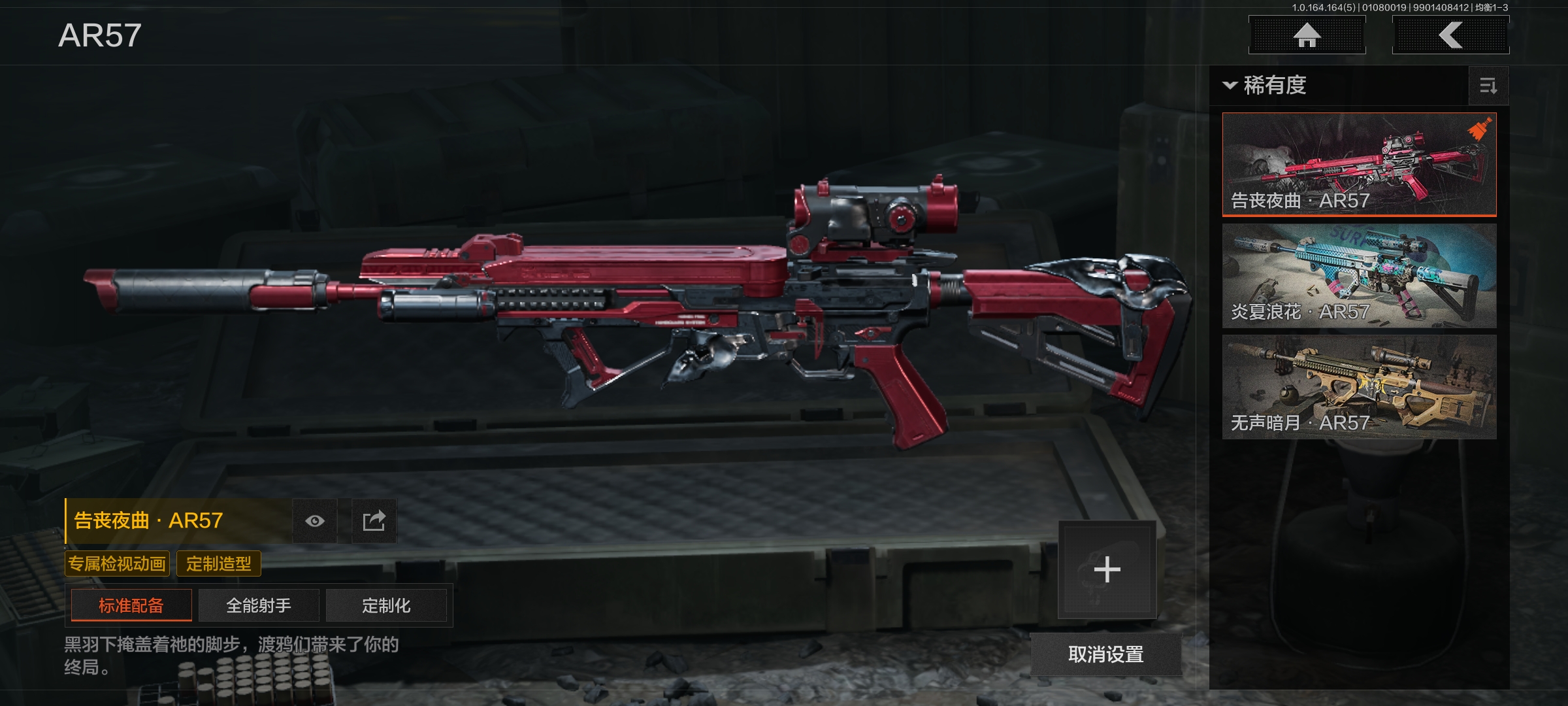
Task: Open the 稀有度 rarity filter dropdown
Action: (1266, 86)
